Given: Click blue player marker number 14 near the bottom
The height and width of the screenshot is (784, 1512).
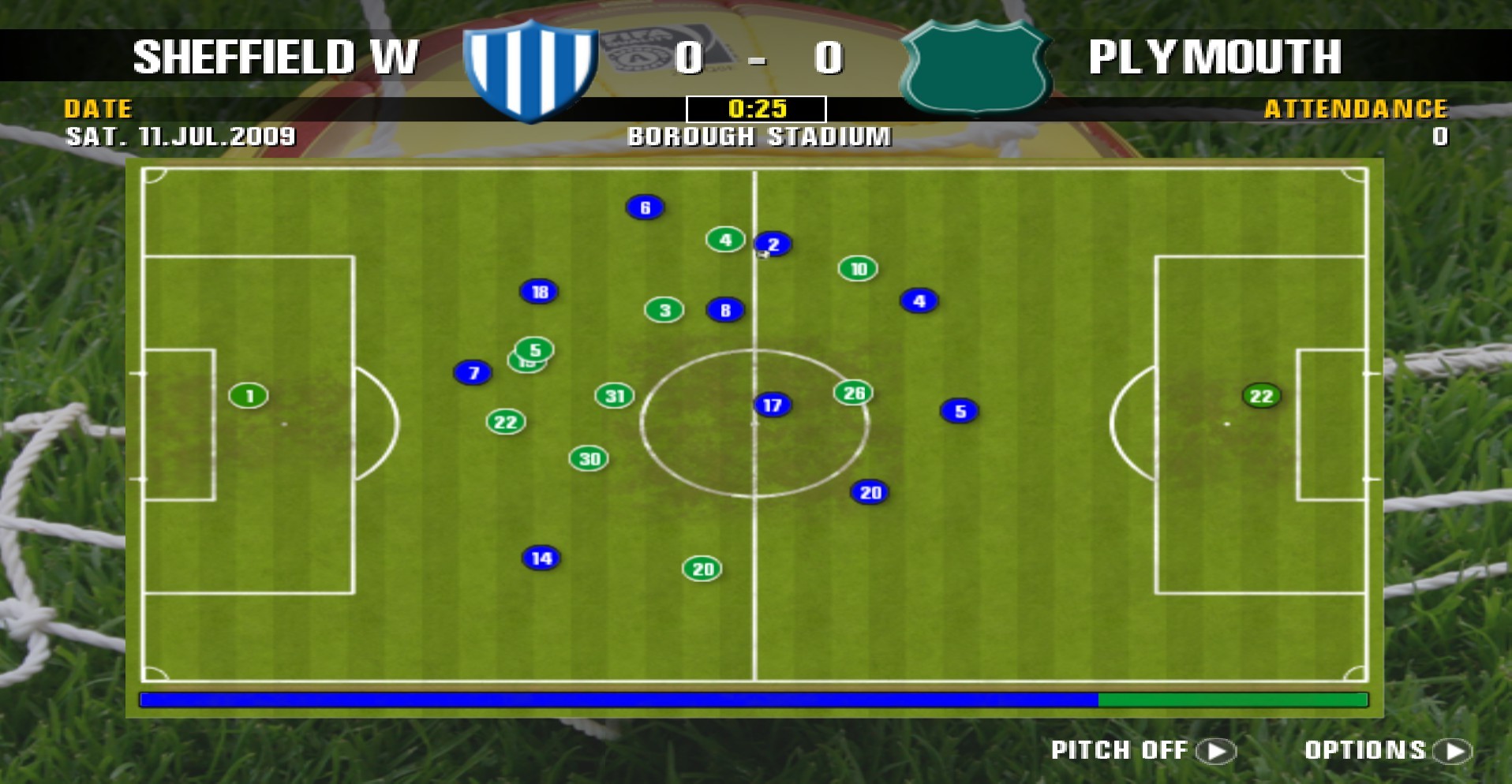Looking at the screenshot, I should 540,558.
